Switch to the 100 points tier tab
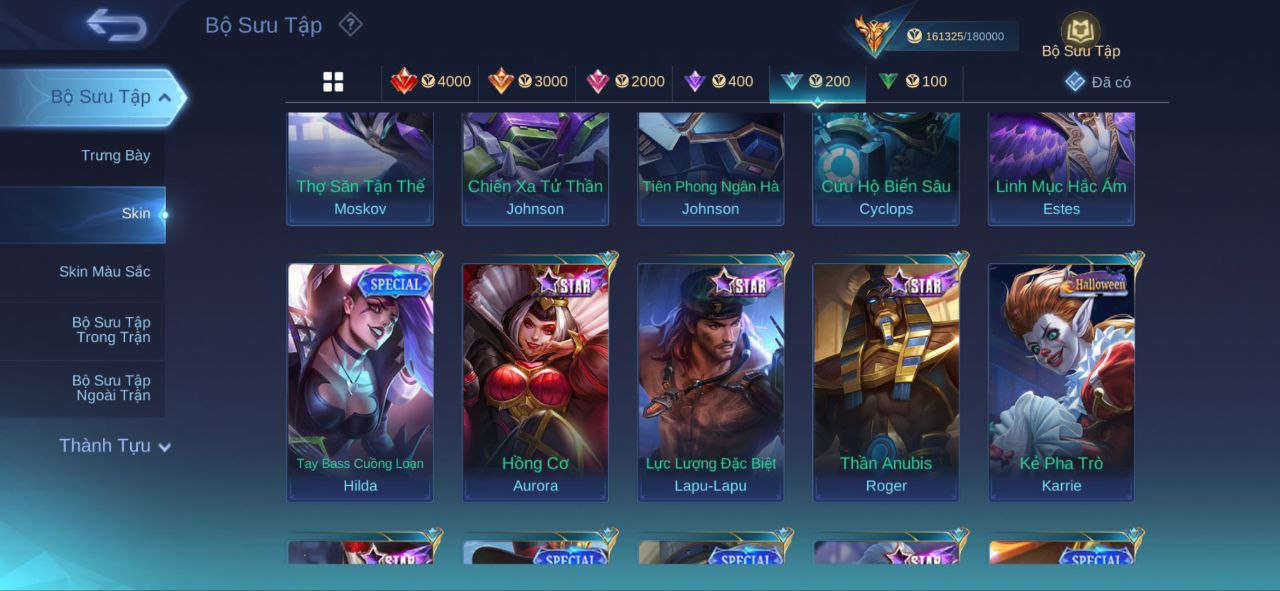The image size is (1280, 591). pos(912,82)
